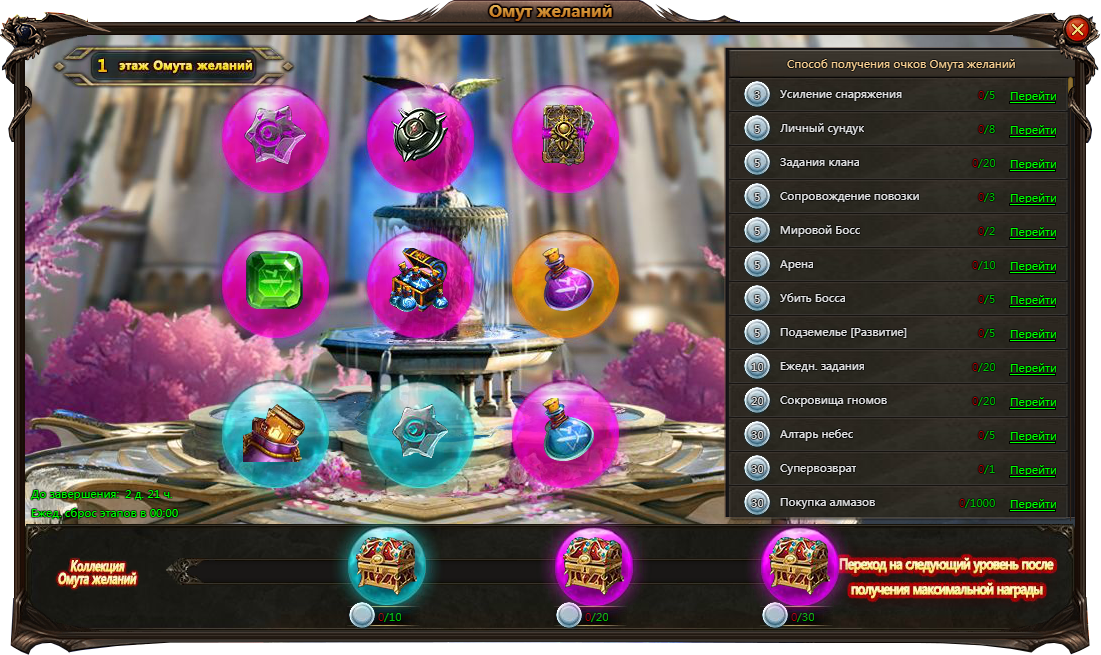Open Перейти for Сокровища гномов
Image resolution: width=1101 pixels, height=655 pixels.
(x=1032, y=402)
